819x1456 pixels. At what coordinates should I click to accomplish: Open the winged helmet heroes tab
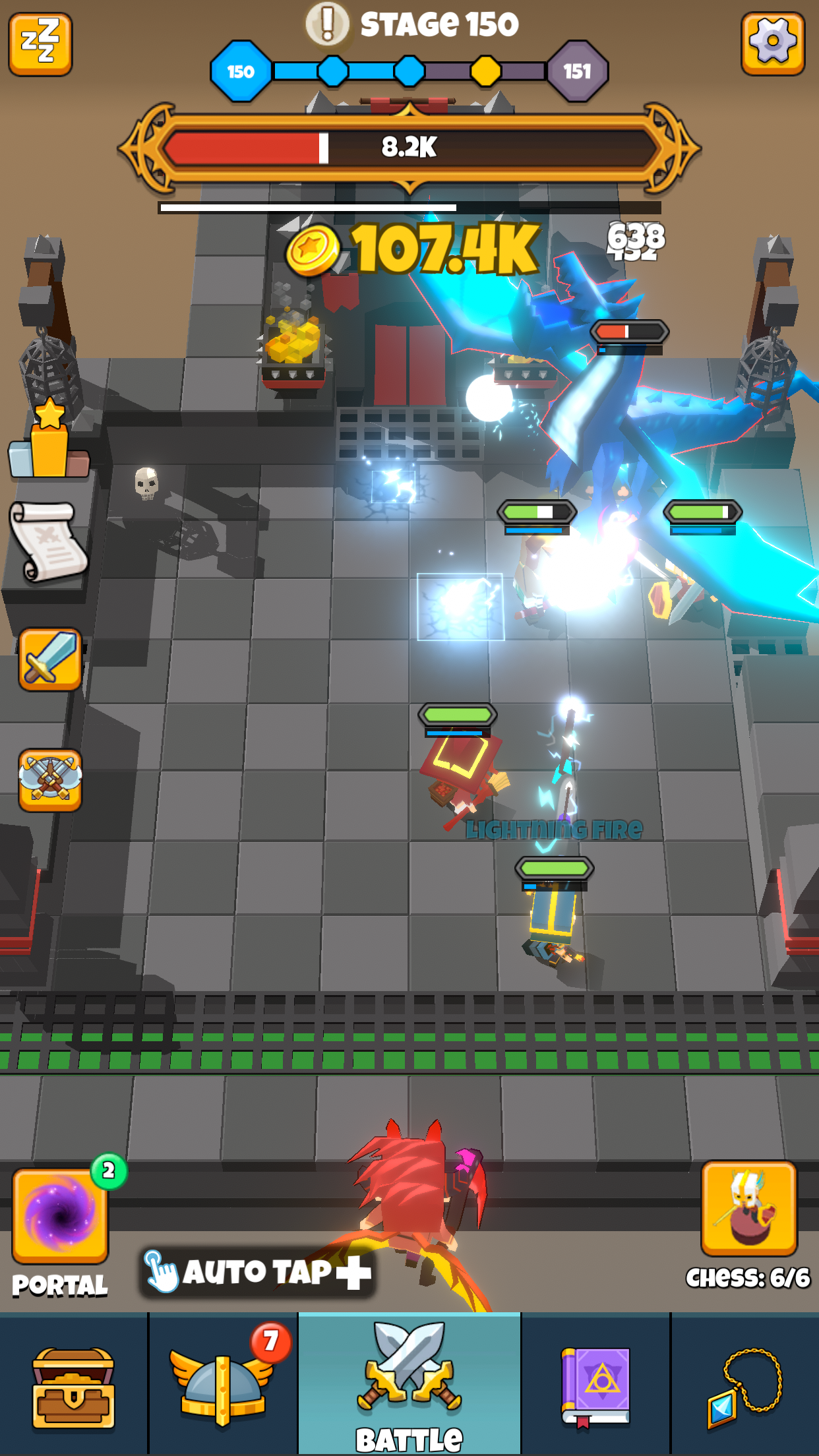tap(222, 1382)
